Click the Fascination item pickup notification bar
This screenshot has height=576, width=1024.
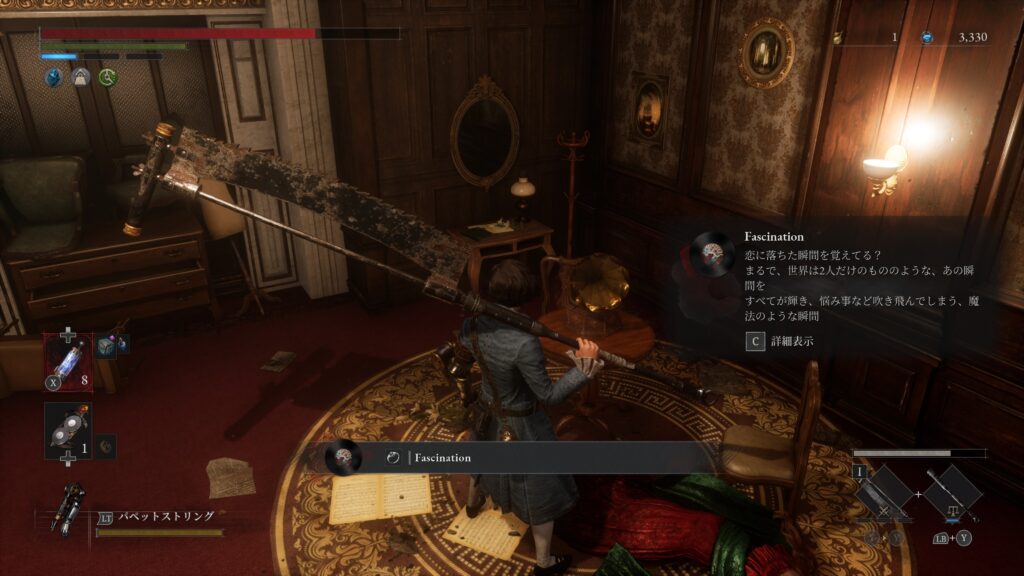(510, 457)
